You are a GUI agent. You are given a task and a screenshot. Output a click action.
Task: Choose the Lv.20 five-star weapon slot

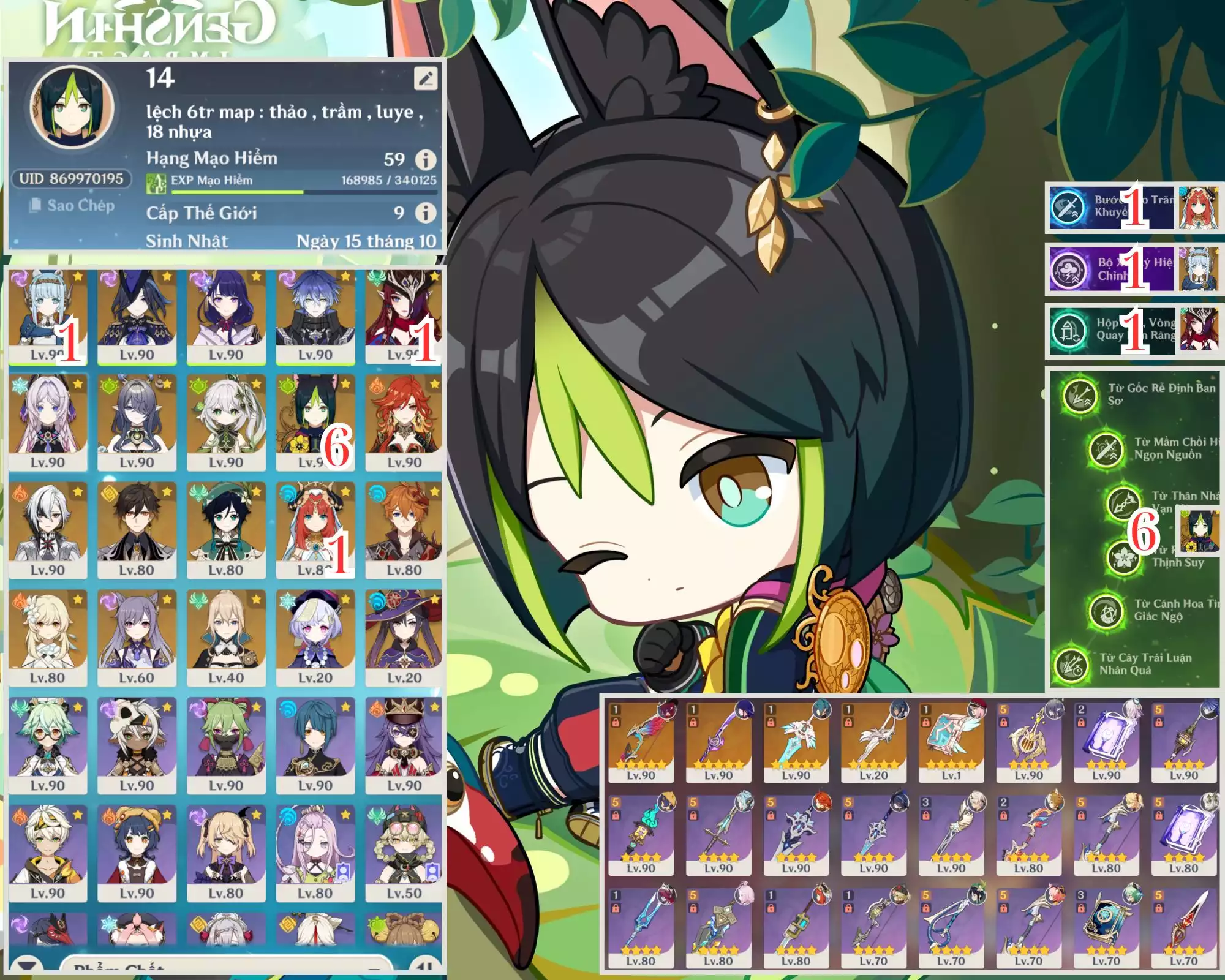(x=873, y=742)
